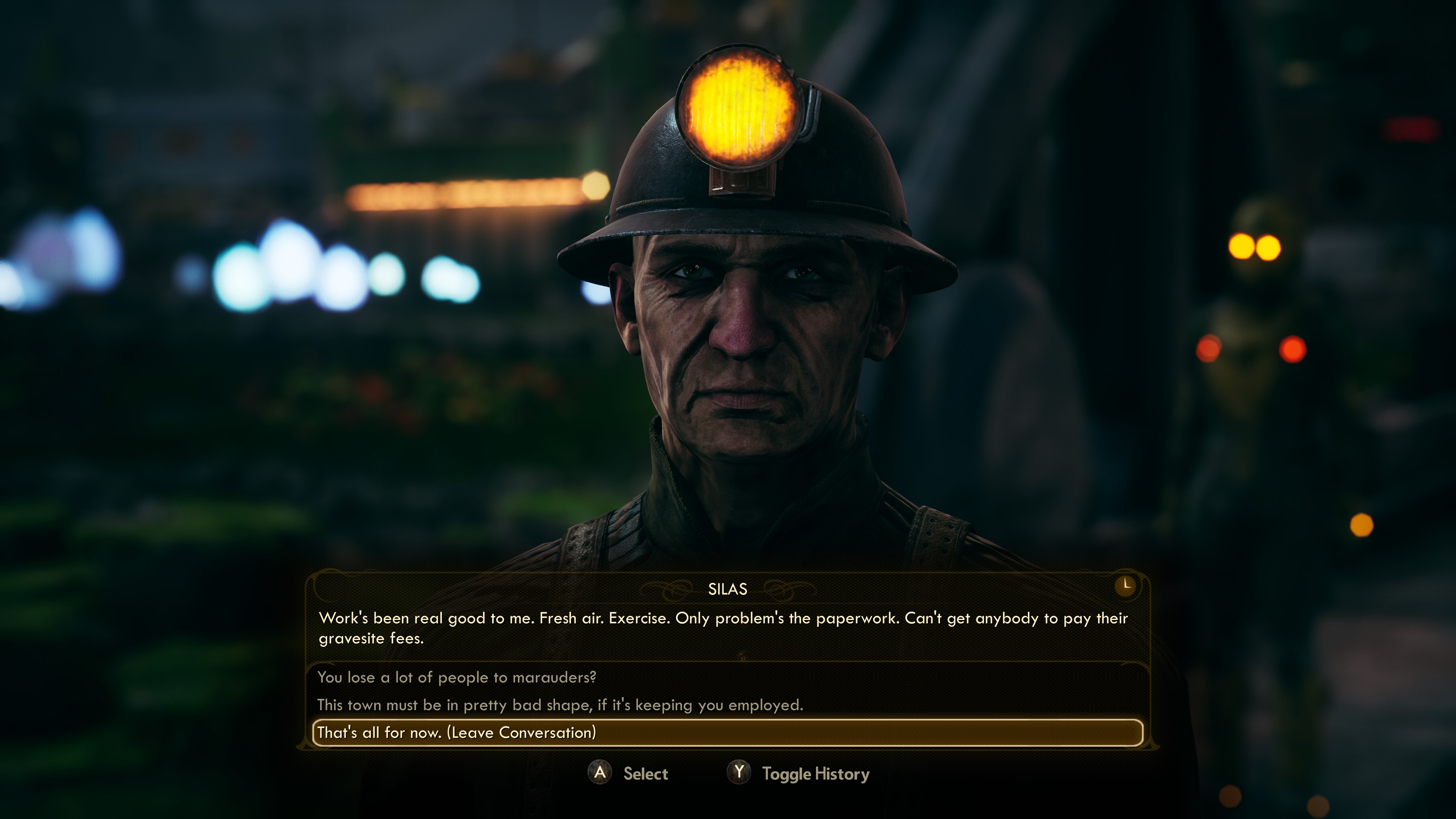Choose the 'town must be in bad shape' reply
This screenshot has height=819, width=1456.
(x=560, y=705)
